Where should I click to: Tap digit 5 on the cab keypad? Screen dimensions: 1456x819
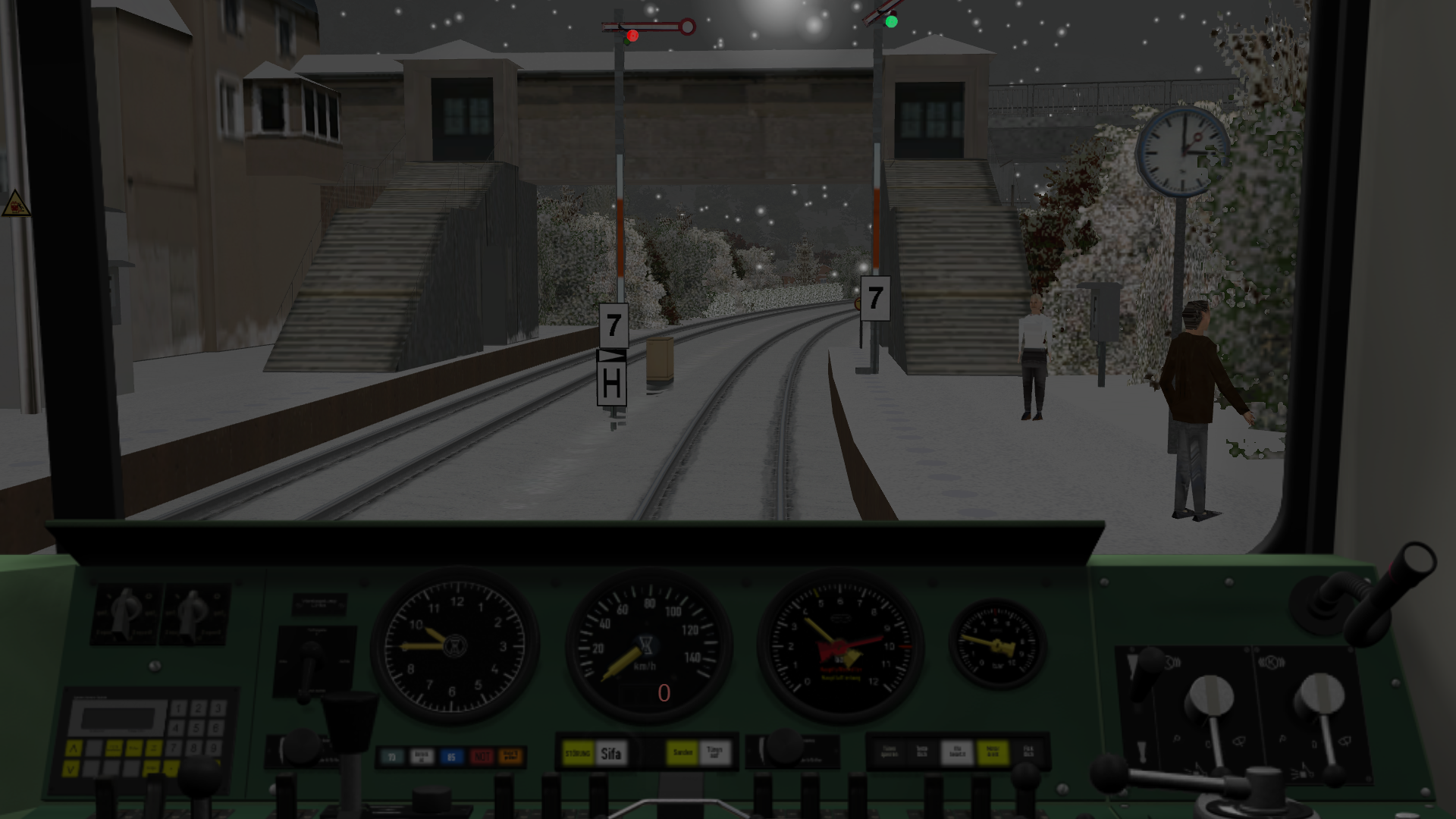[x=197, y=728]
